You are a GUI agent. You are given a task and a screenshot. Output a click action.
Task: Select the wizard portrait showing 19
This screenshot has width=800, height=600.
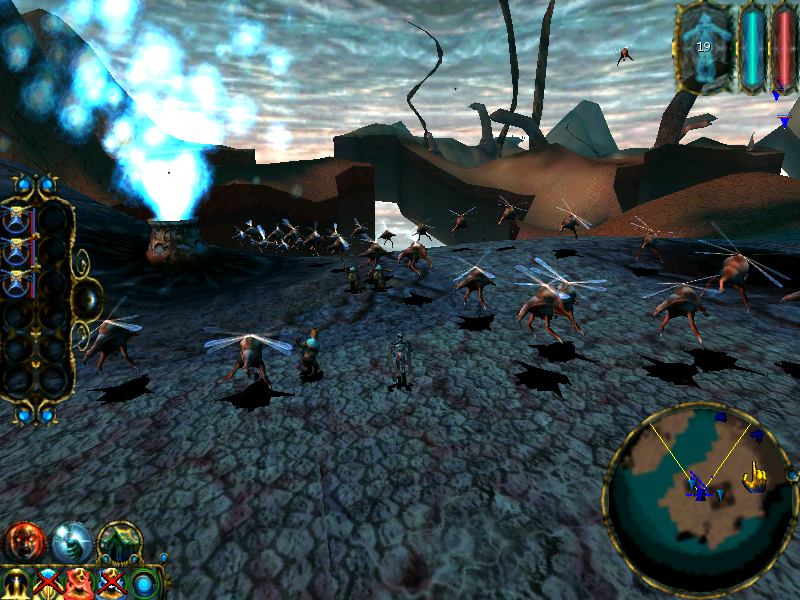705,46
